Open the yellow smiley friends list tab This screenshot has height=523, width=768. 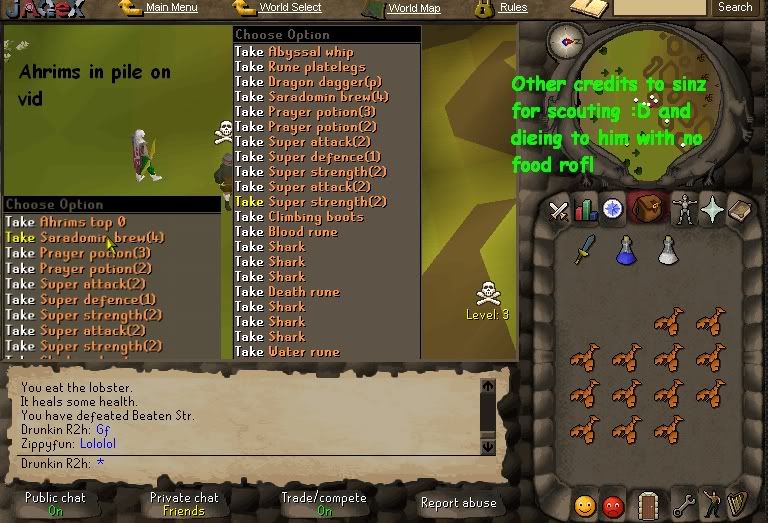click(585, 505)
